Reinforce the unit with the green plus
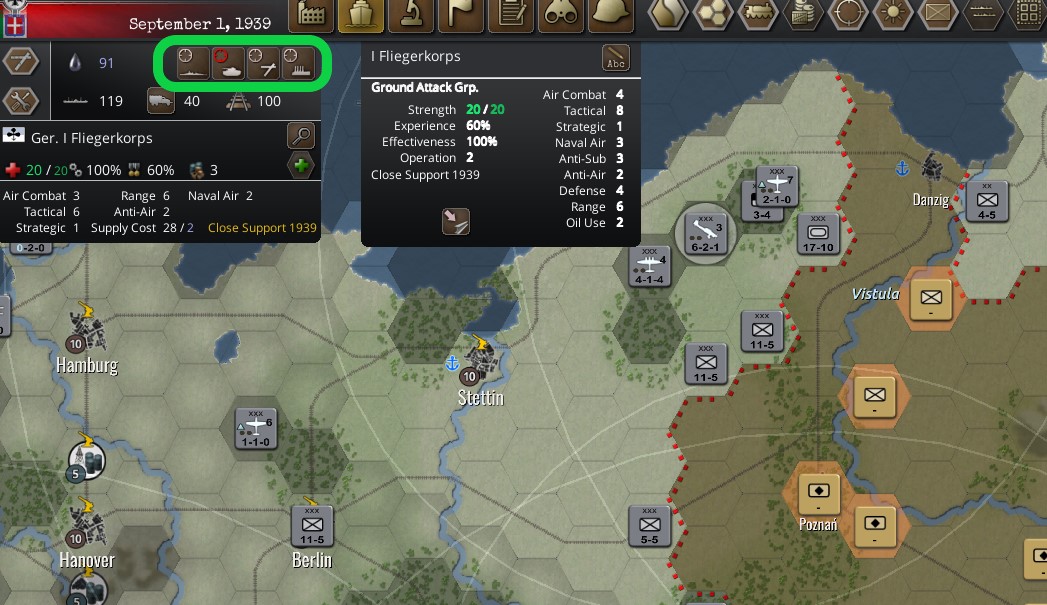The width and height of the screenshot is (1047, 605). pyautogui.click(x=300, y=166)
